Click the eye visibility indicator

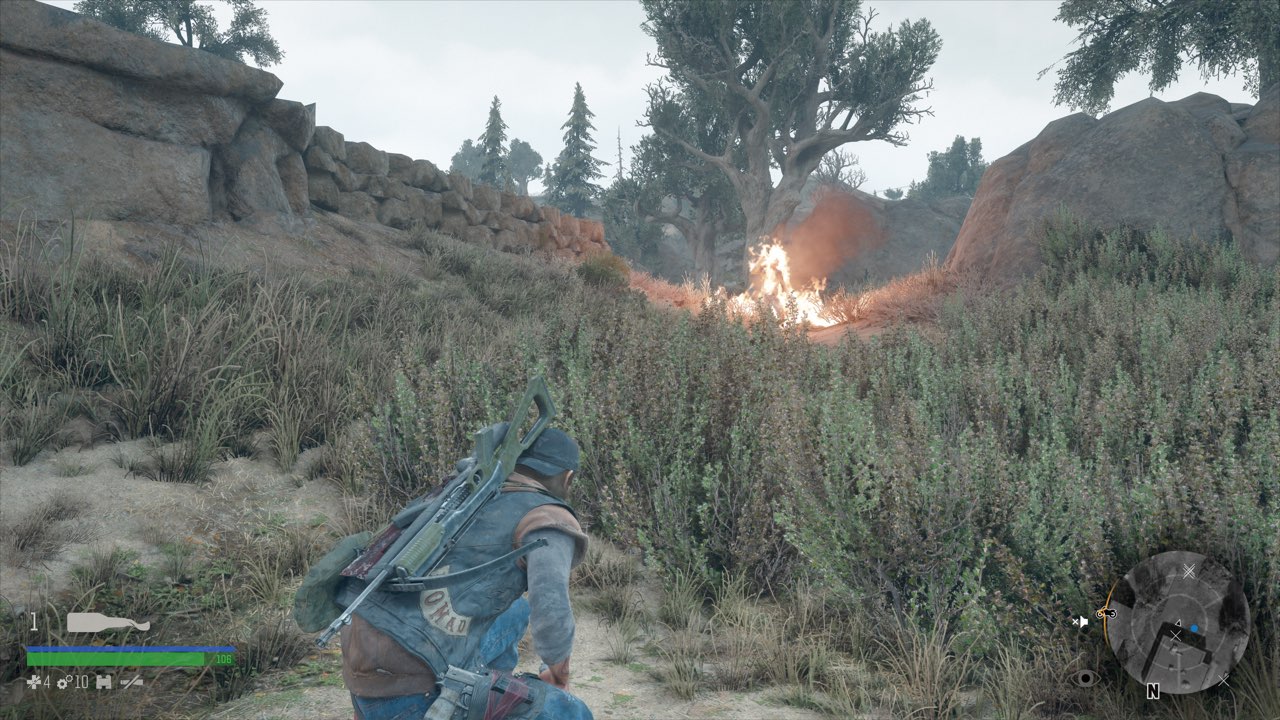point(1084,677)
